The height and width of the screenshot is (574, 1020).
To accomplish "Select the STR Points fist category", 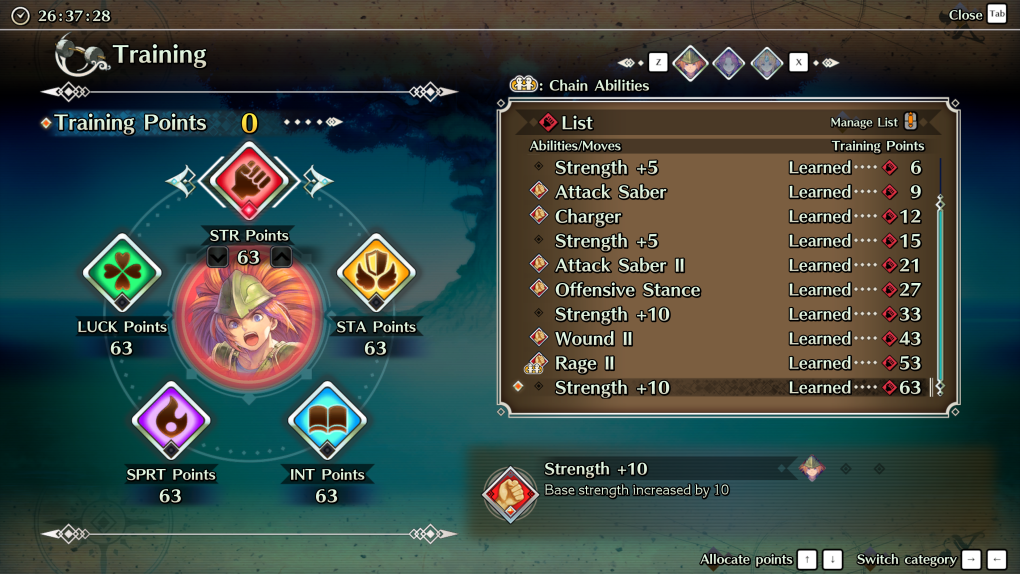I will point(248,182).
